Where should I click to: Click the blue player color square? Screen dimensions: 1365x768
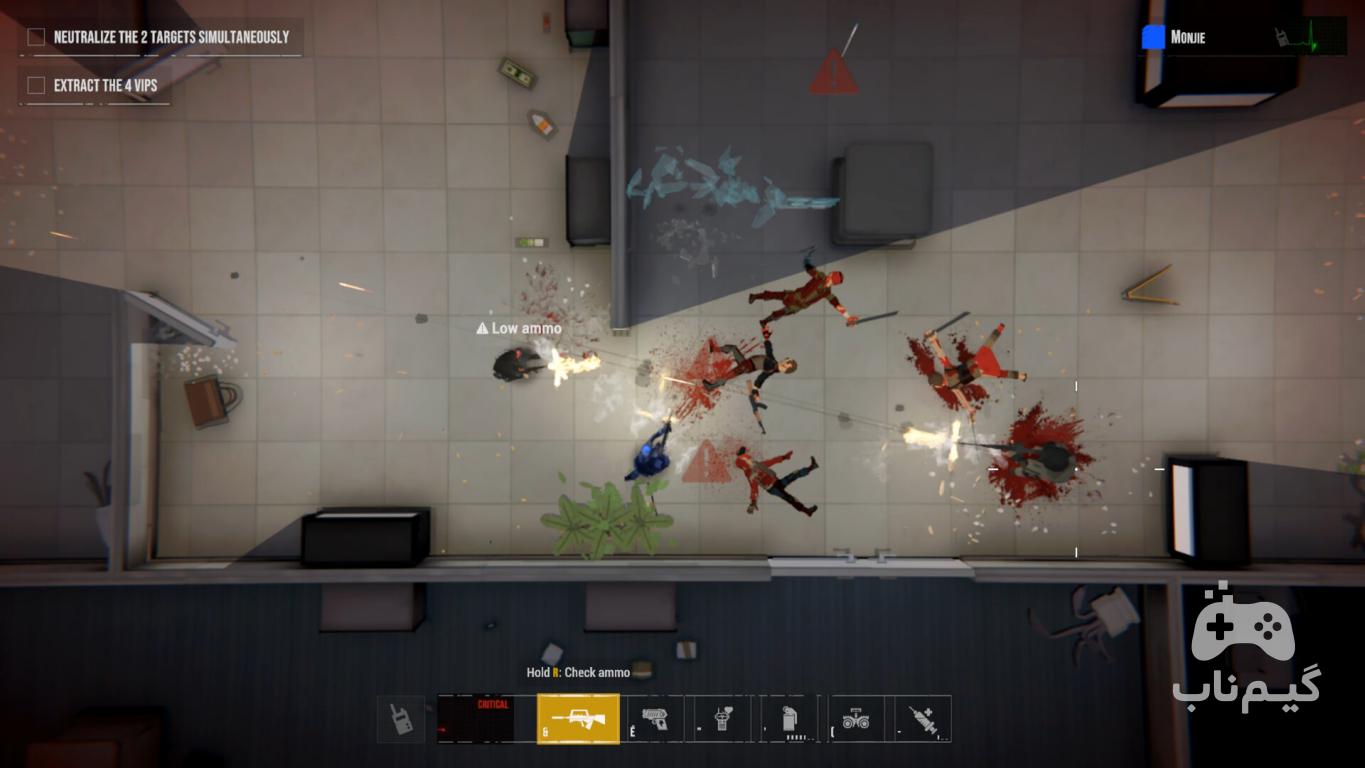click(1153, 37)
